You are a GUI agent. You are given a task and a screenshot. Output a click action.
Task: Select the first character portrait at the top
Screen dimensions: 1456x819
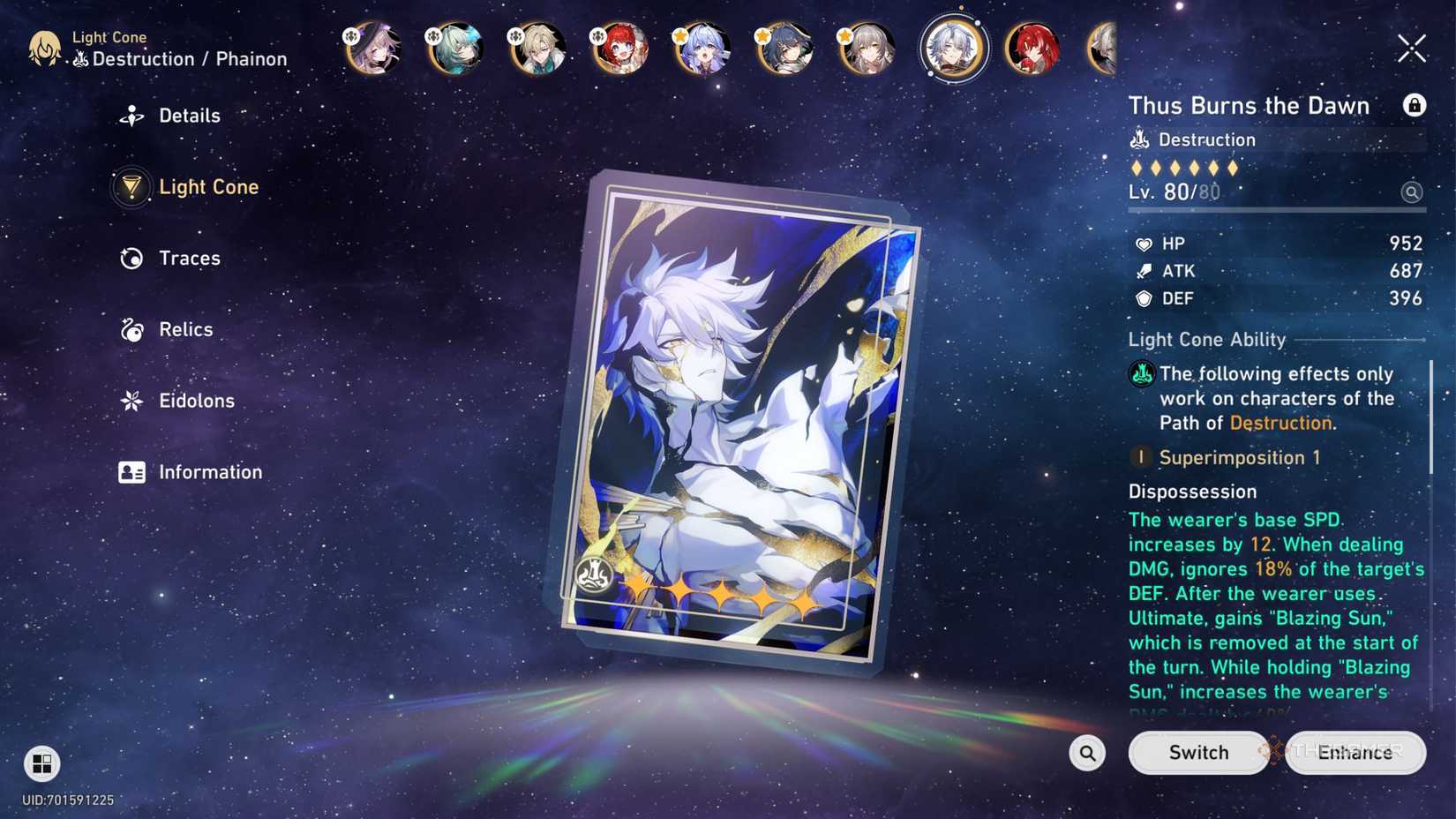point(372,49)
